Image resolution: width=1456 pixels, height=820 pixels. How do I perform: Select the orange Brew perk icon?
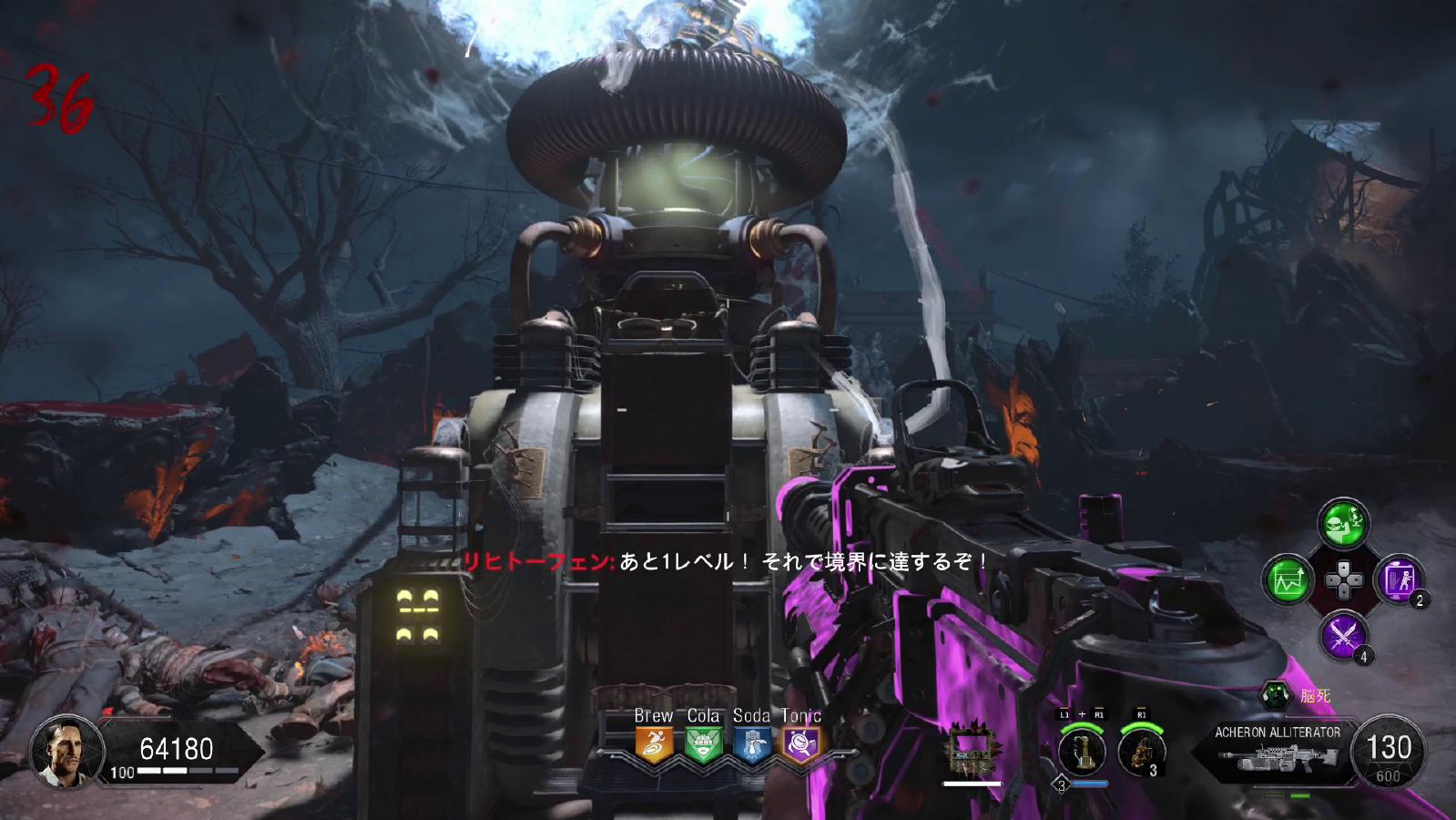[654, 744]
